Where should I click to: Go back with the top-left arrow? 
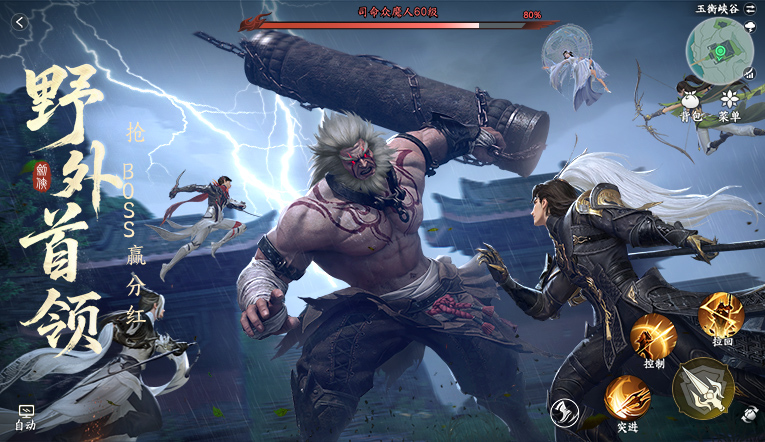coord(18,22)
